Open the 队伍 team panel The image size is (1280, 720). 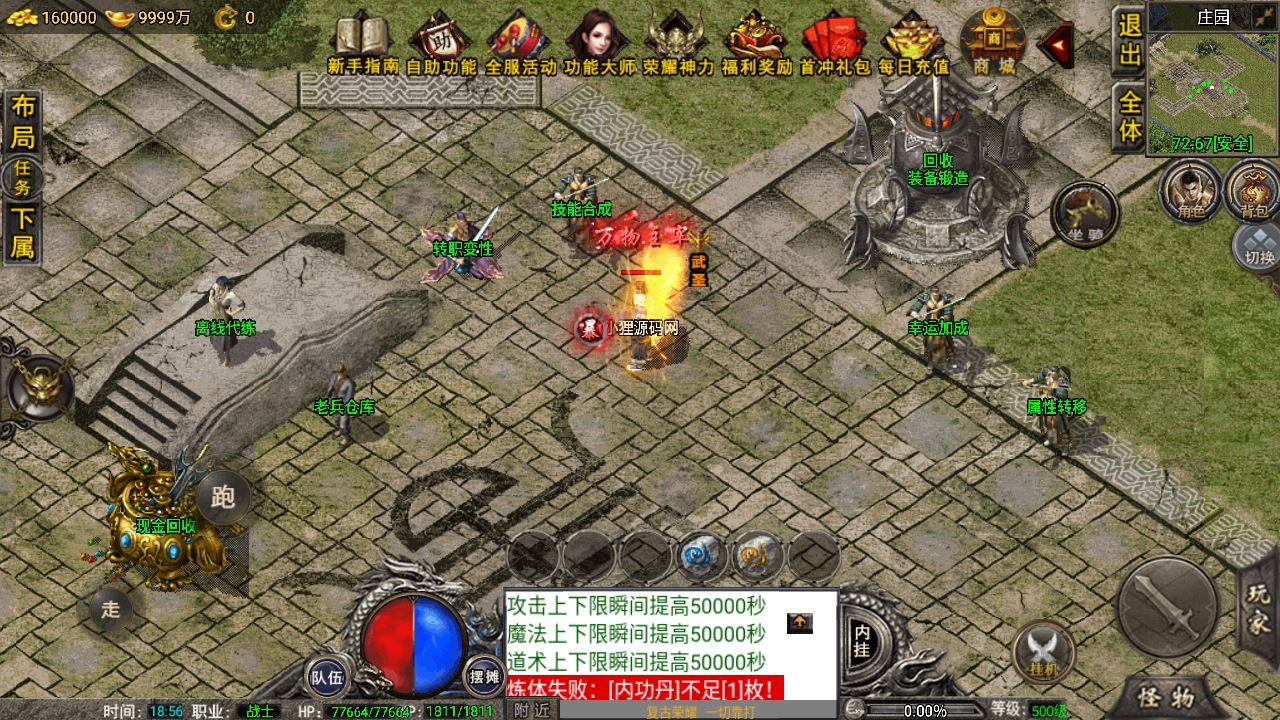coord(327,677)
